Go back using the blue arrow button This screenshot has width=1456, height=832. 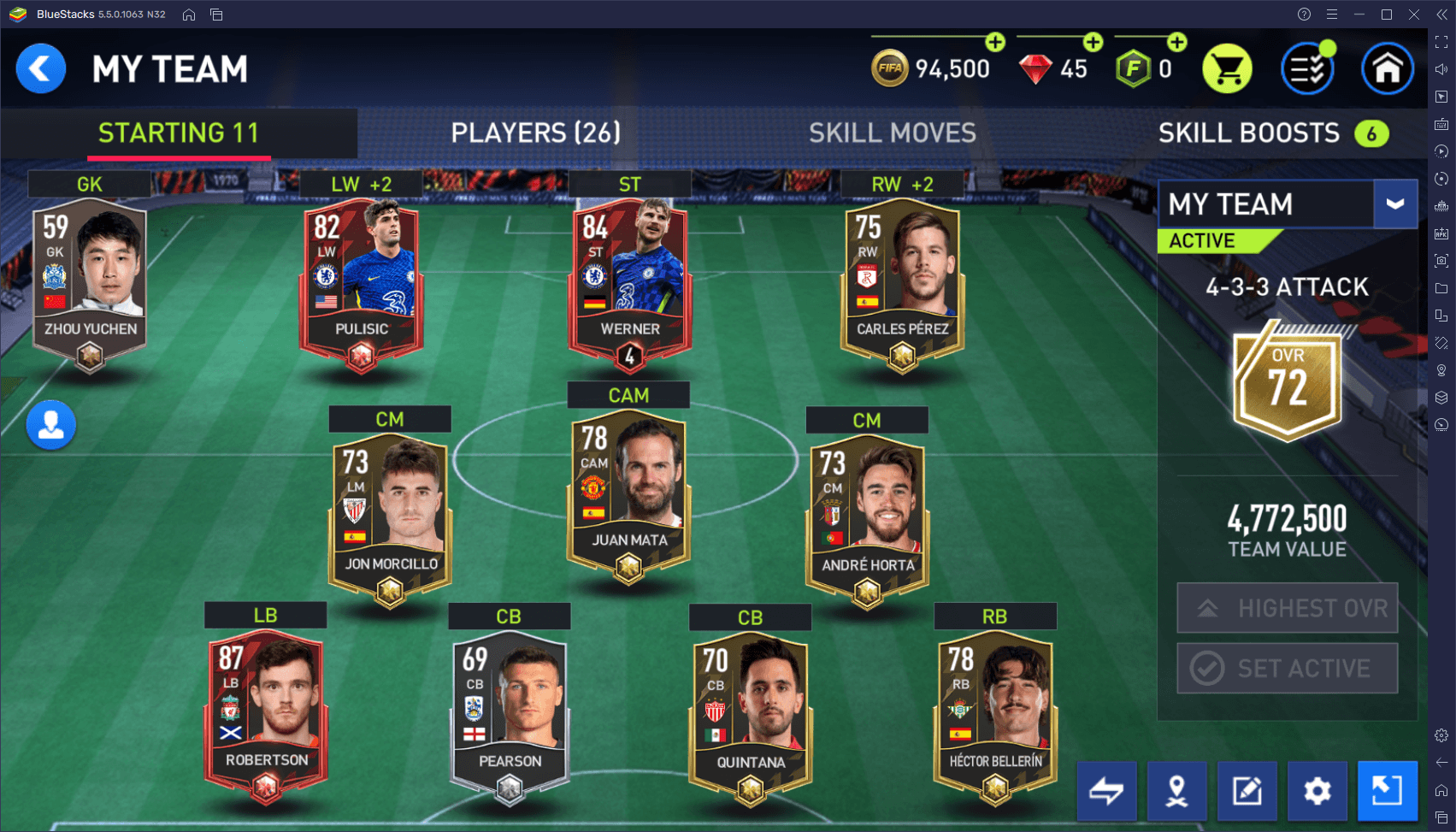click(40, 69)
